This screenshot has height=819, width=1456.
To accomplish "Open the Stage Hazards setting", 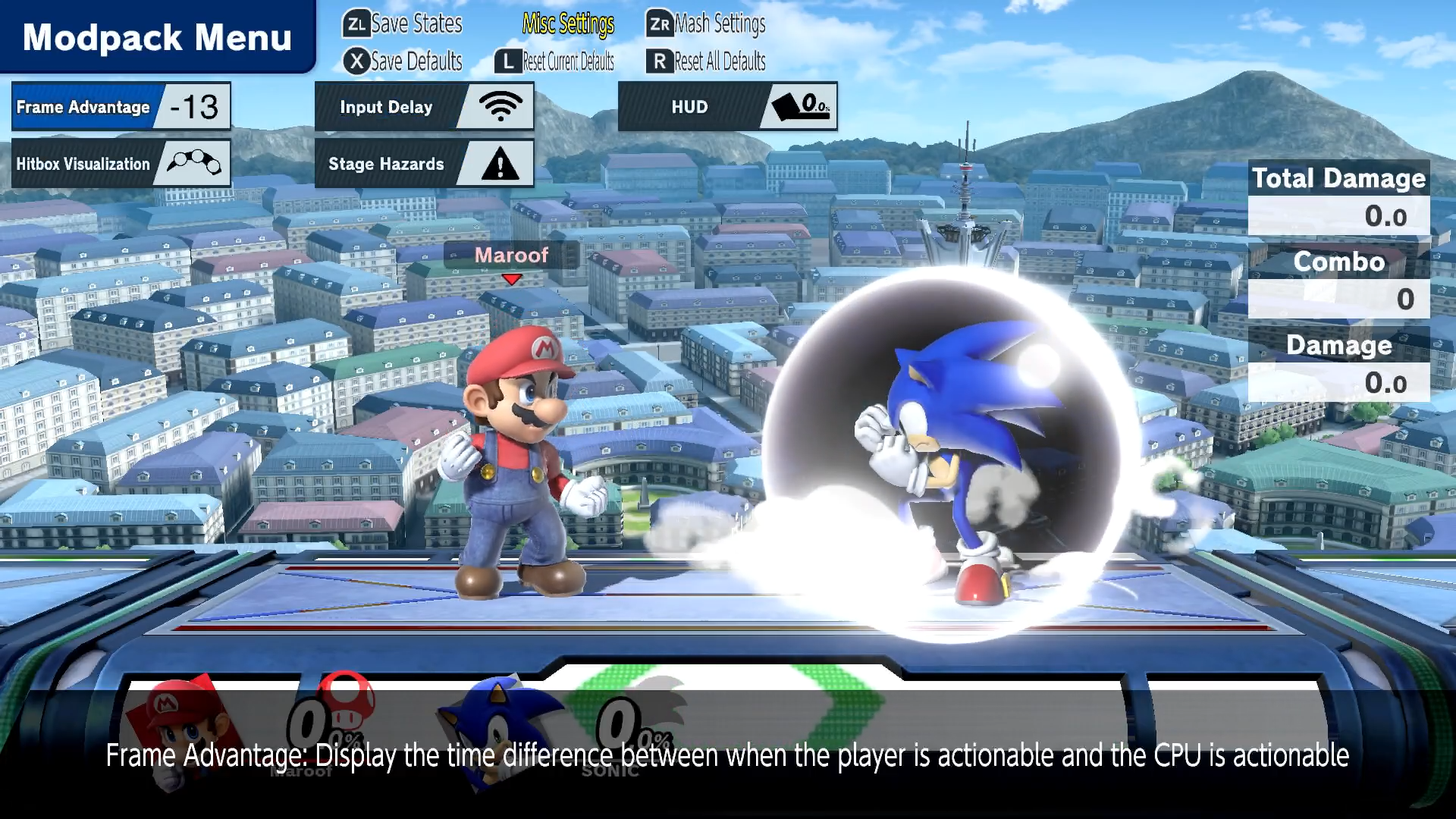I will click(x=424, y=164).
